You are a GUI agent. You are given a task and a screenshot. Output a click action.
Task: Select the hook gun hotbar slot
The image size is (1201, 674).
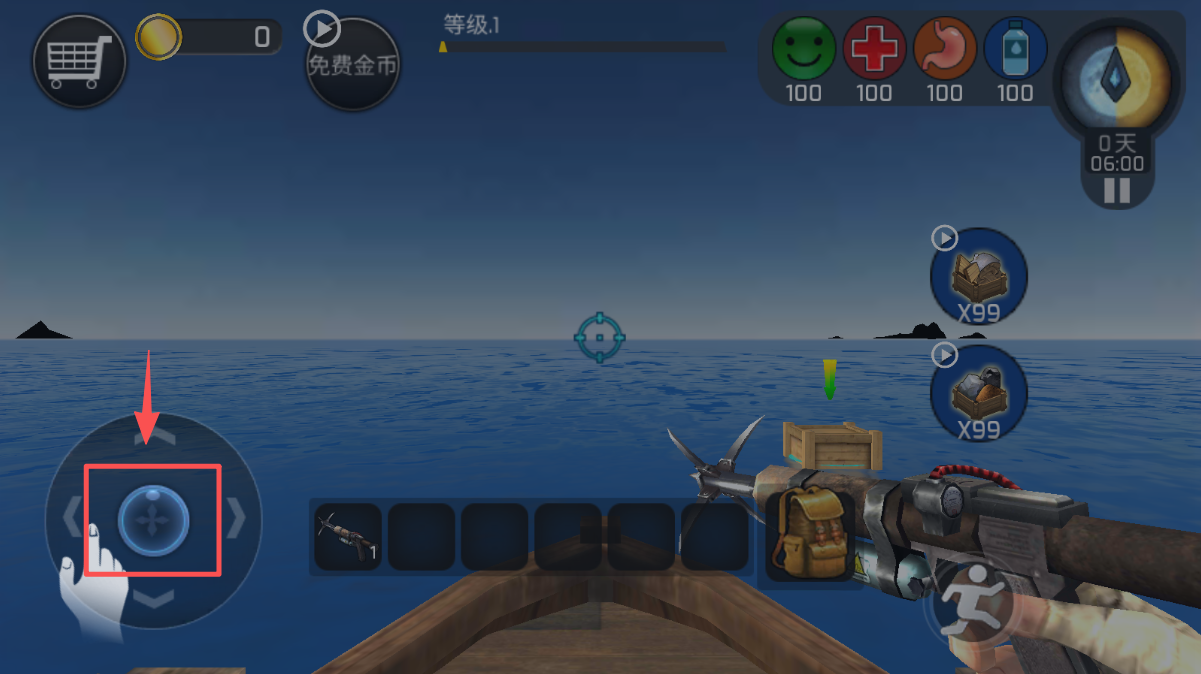click(347, 537)
